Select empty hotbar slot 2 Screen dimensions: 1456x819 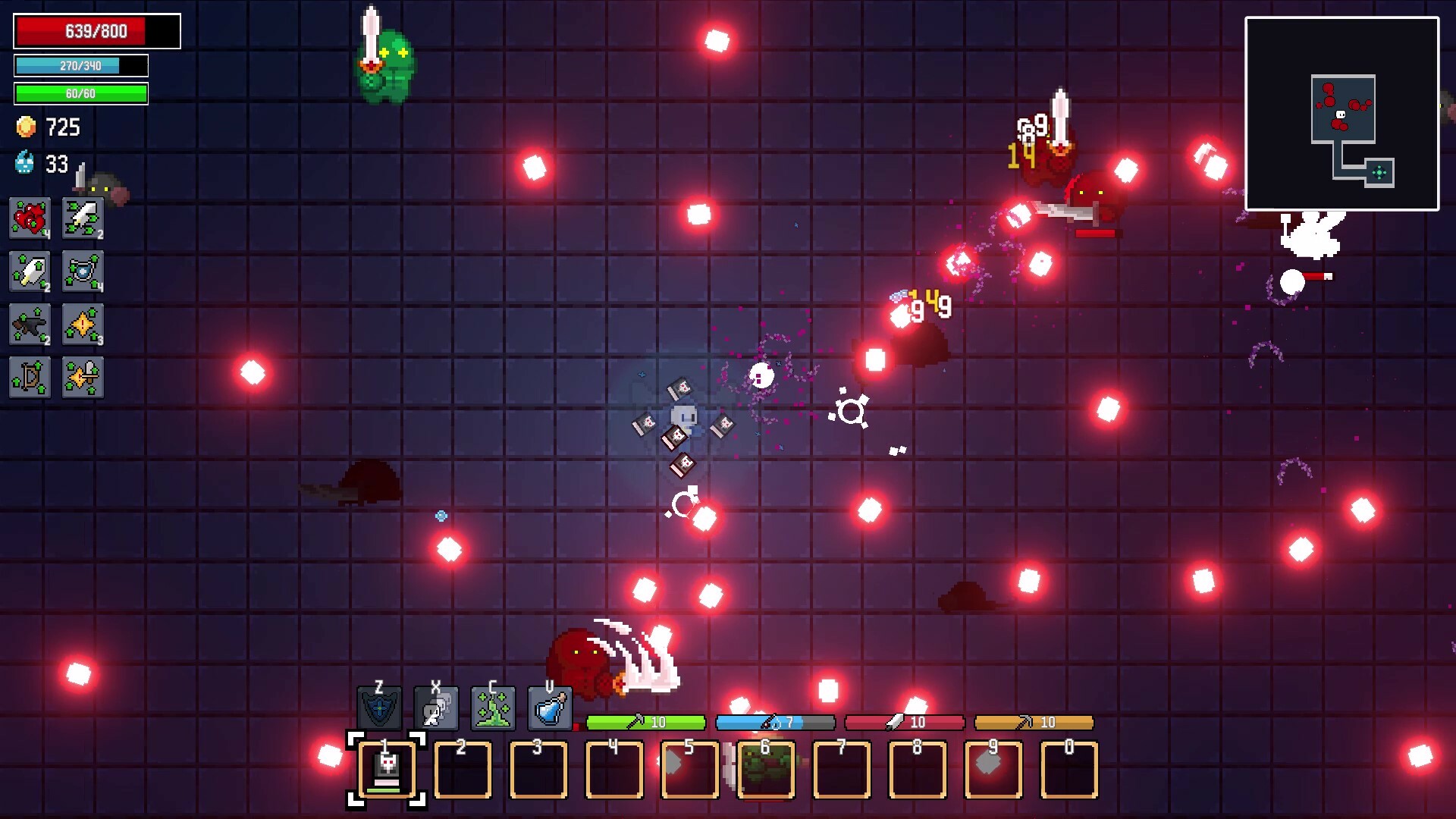click(463, 770)
